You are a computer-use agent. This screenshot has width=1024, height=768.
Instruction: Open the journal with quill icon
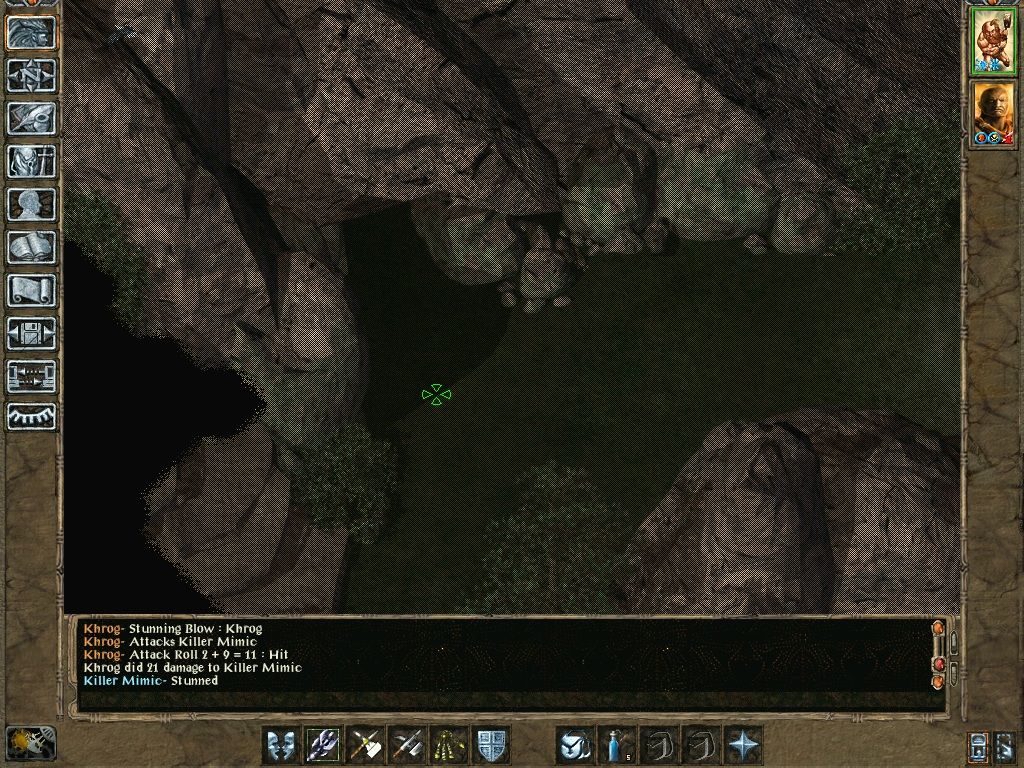31,119
